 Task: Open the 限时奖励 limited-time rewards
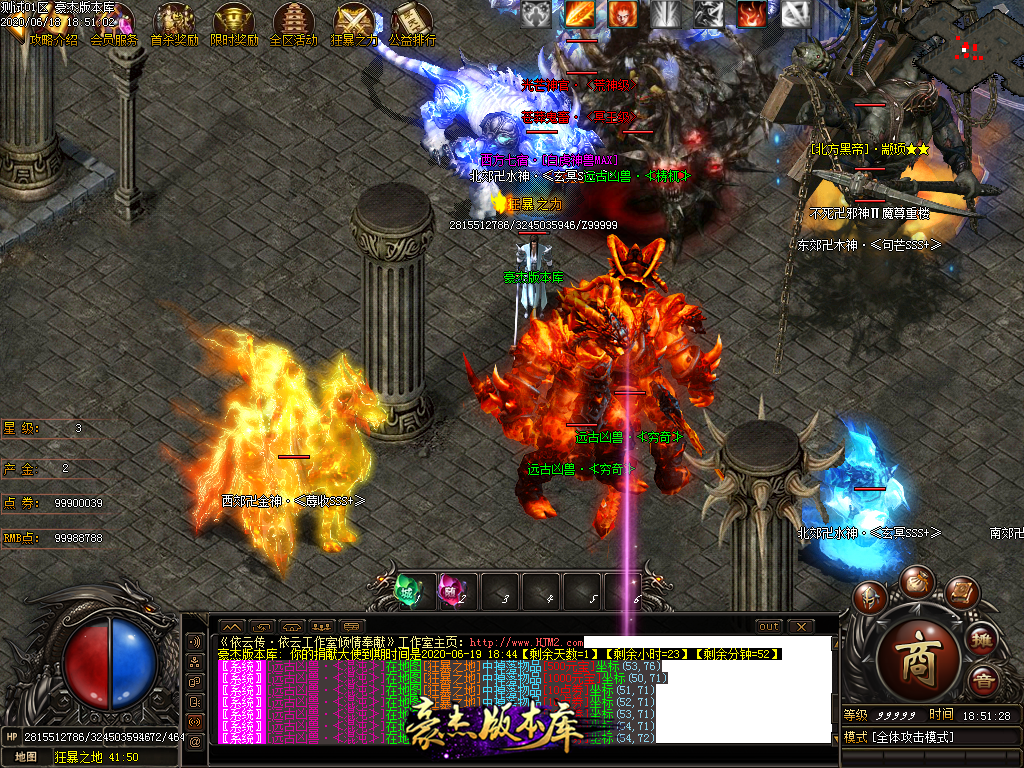click(x=234, y=22)
